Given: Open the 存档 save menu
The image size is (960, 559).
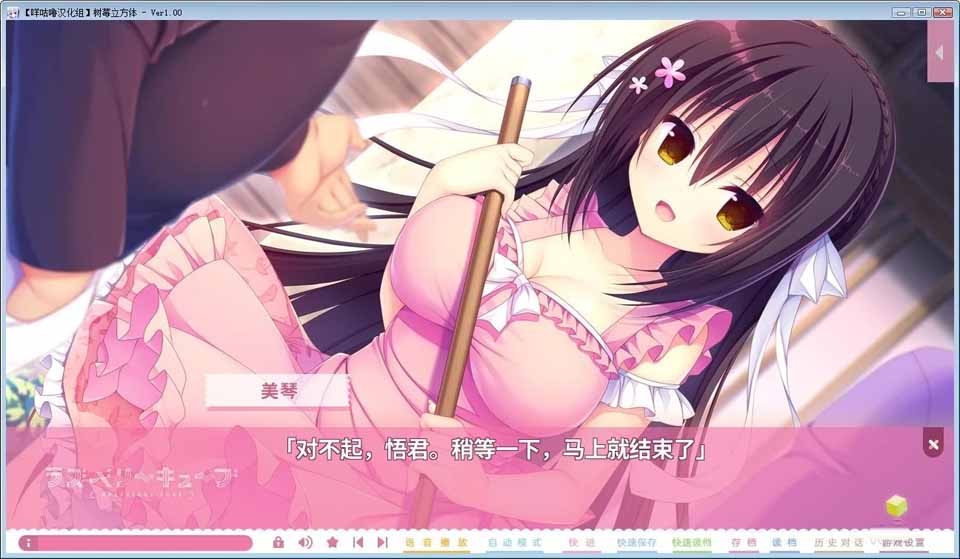Looking at the screenshot, I should [x=743, y=542].
